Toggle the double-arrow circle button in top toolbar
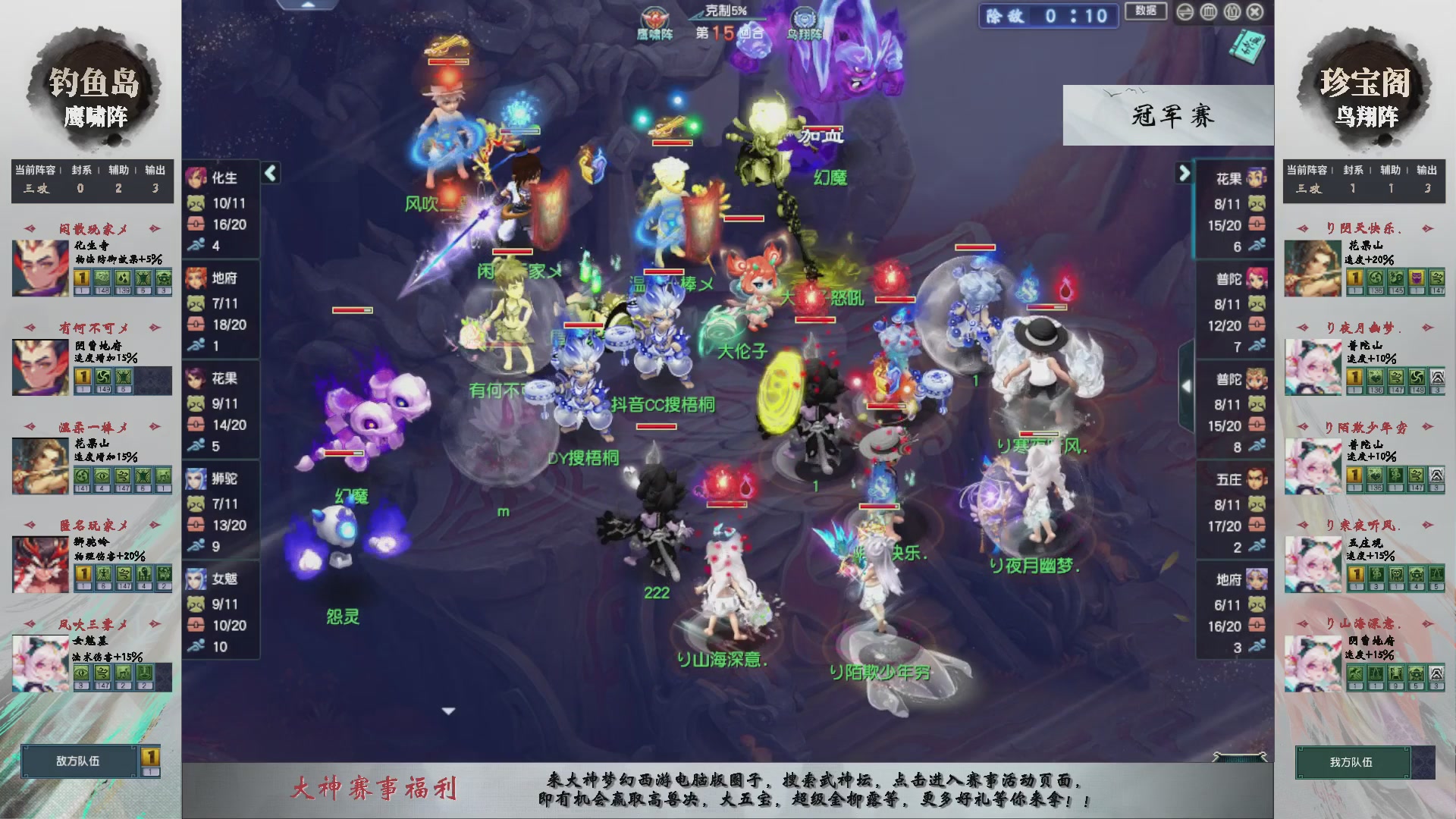Image resolution: width=1456 pixels, height=819 pixels. point(1186,13)
